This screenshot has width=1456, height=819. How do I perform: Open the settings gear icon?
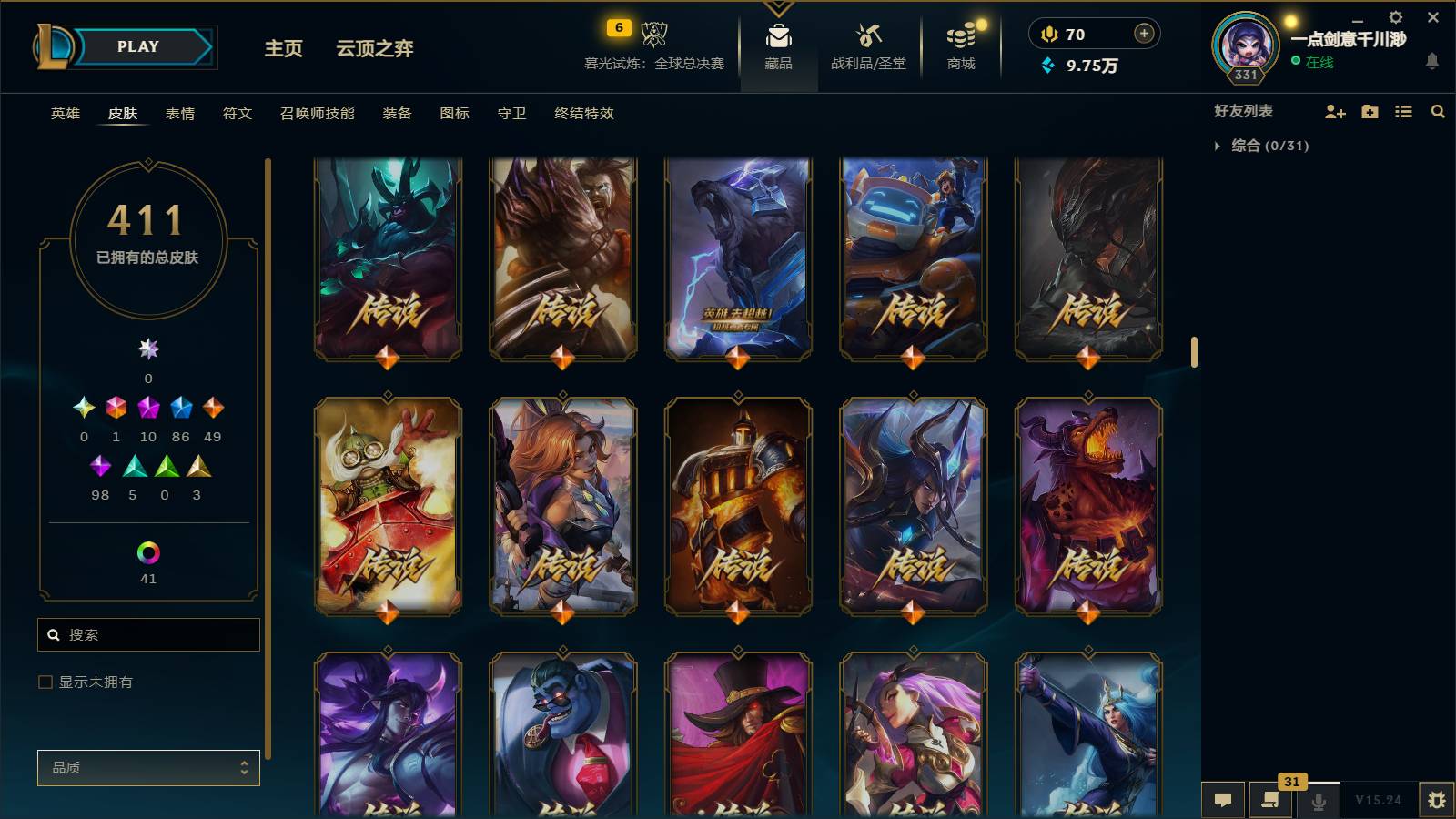pyautogui.click(x=1395, y=16)
